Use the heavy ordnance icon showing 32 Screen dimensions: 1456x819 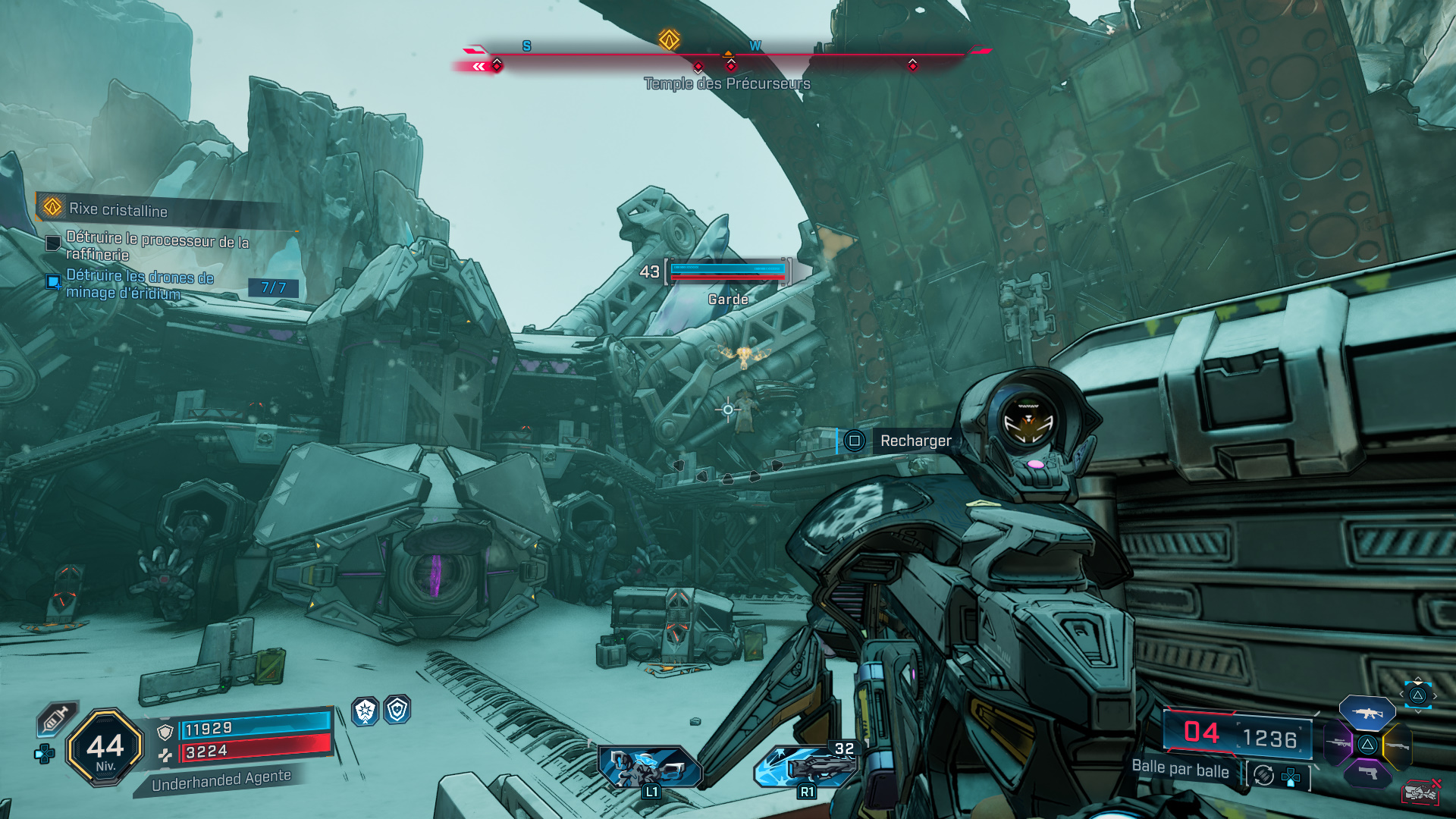tap(807, 766)
